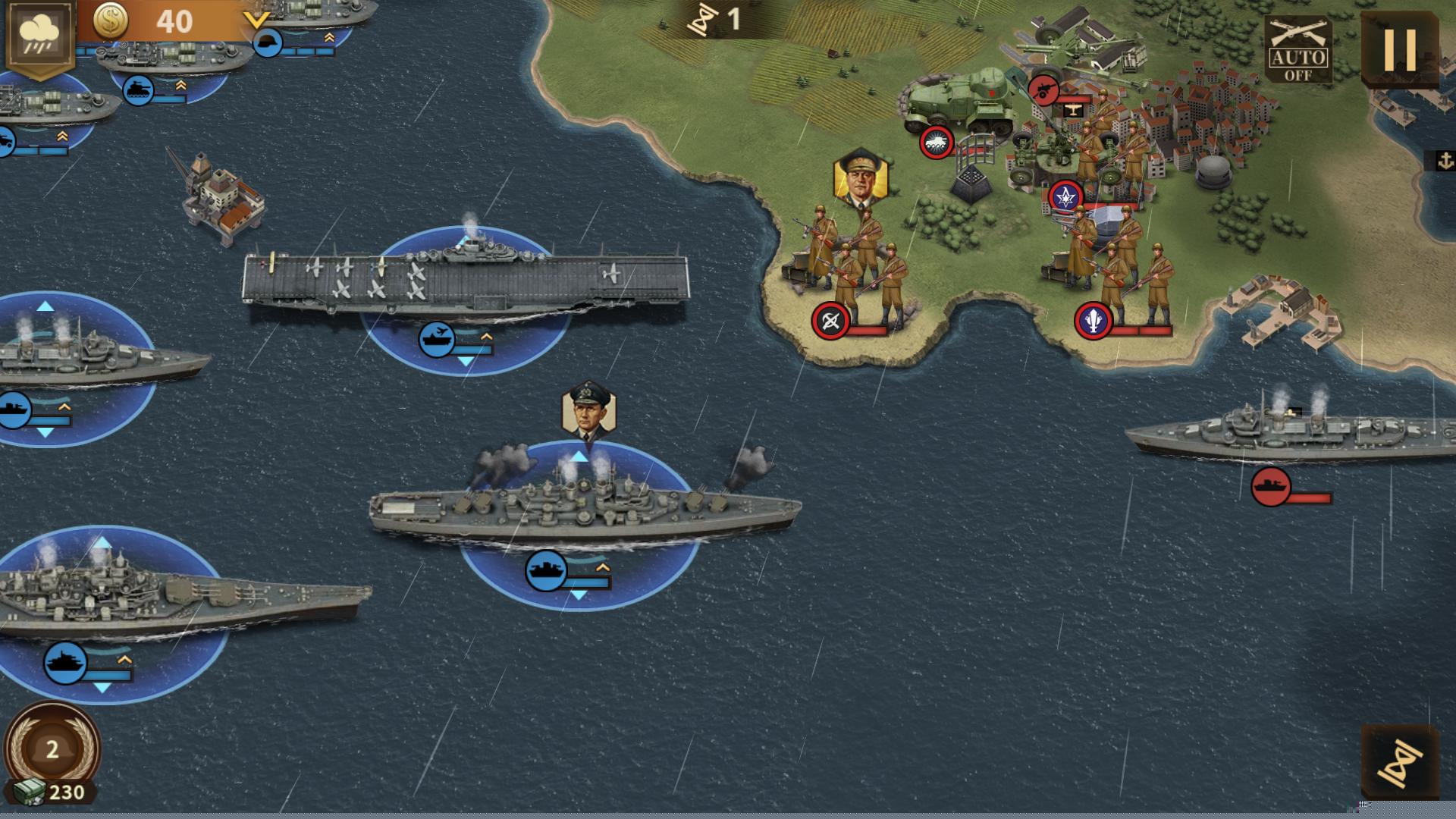The height and width of the screenshot is (819, 1456).
Task: Open the medal badge showing 2
Action: tap(52, 749)
